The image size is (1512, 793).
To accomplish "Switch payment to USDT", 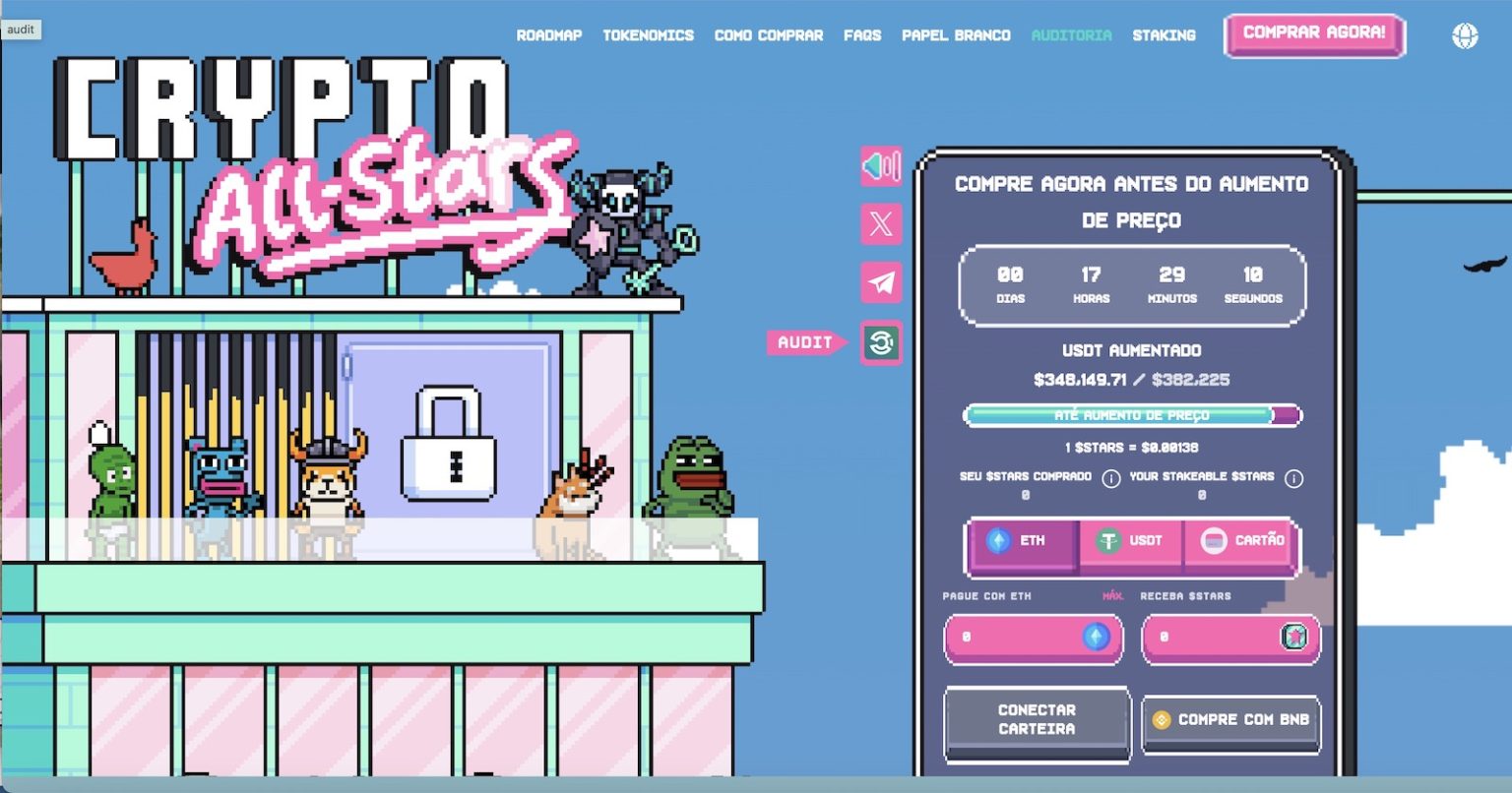I will coord(1130,540).
